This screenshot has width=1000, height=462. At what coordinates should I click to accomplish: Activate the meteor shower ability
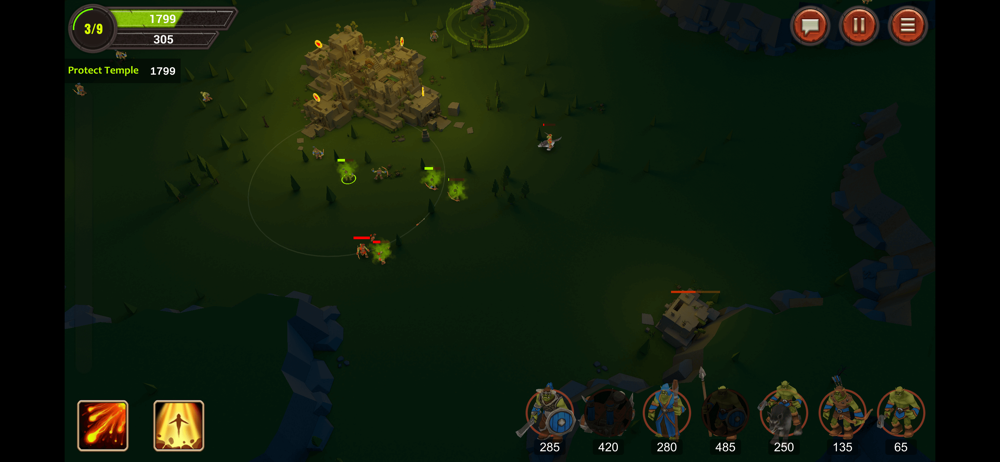pyautogui.click(x=103, y=425)
